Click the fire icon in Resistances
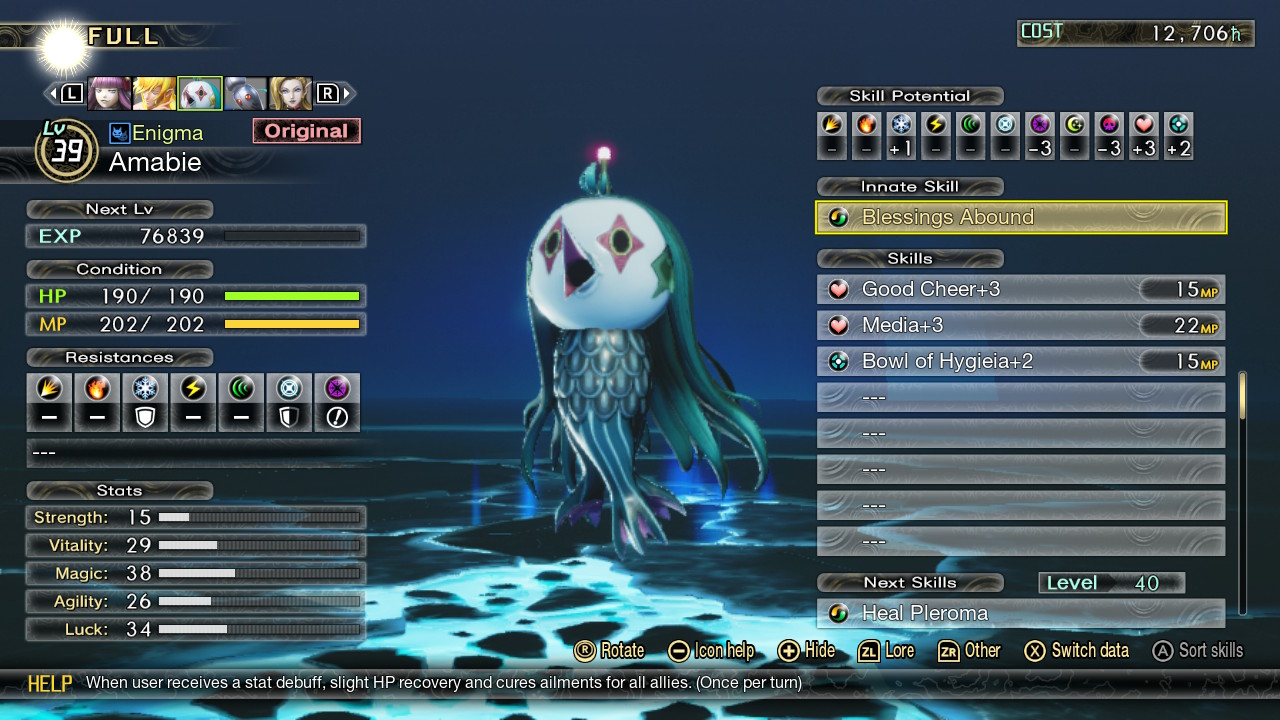This screenshot has height=720, width=1280. point(97,388)
